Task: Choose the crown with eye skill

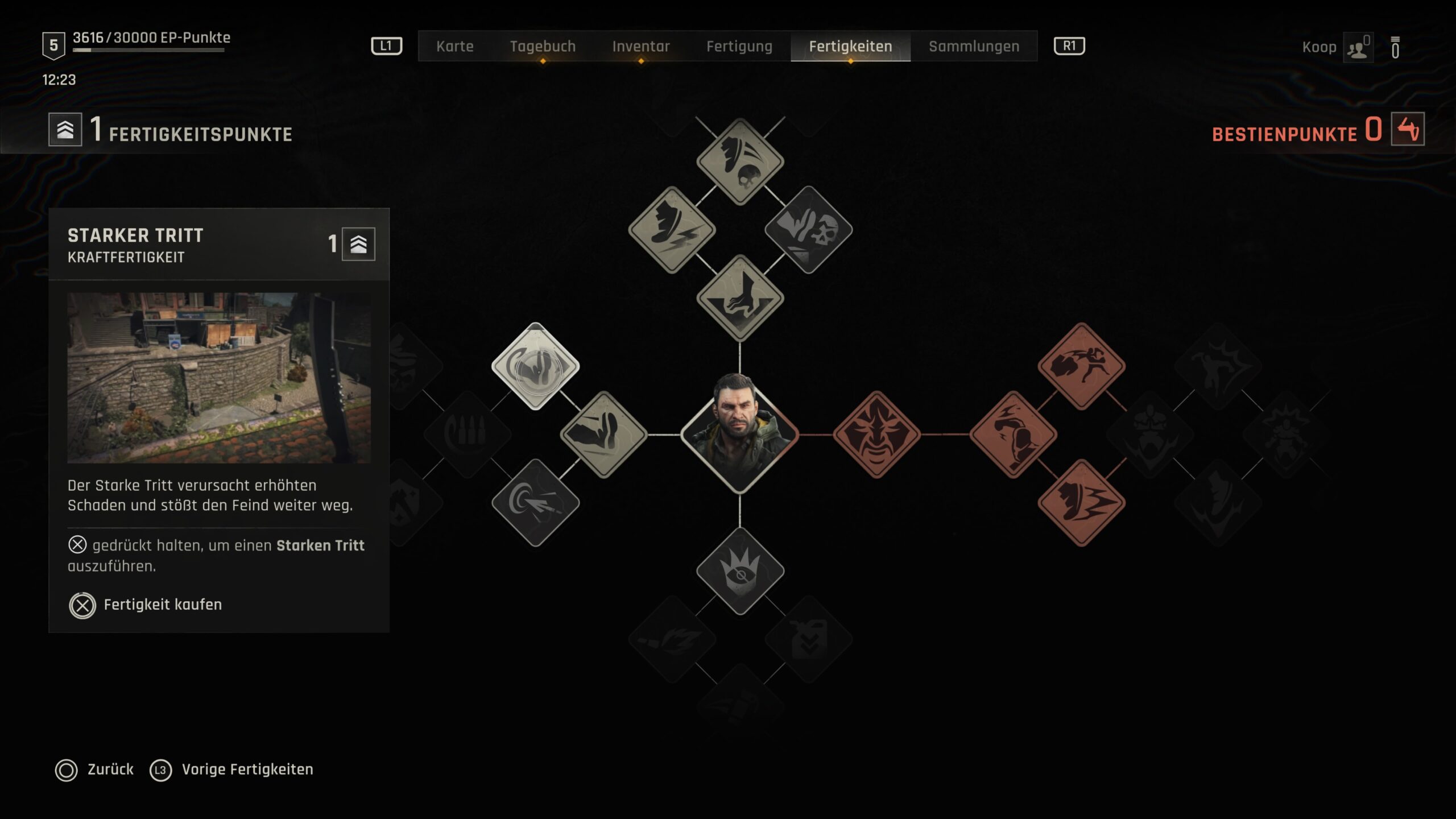Action: pos(740,571)
